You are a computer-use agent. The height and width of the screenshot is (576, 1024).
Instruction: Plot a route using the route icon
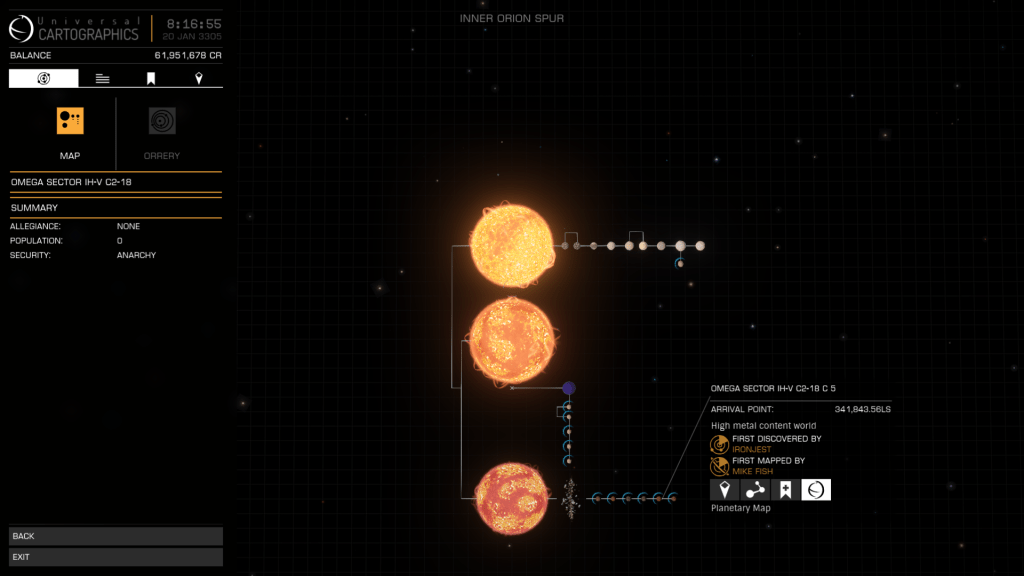[x=755, y=489]
